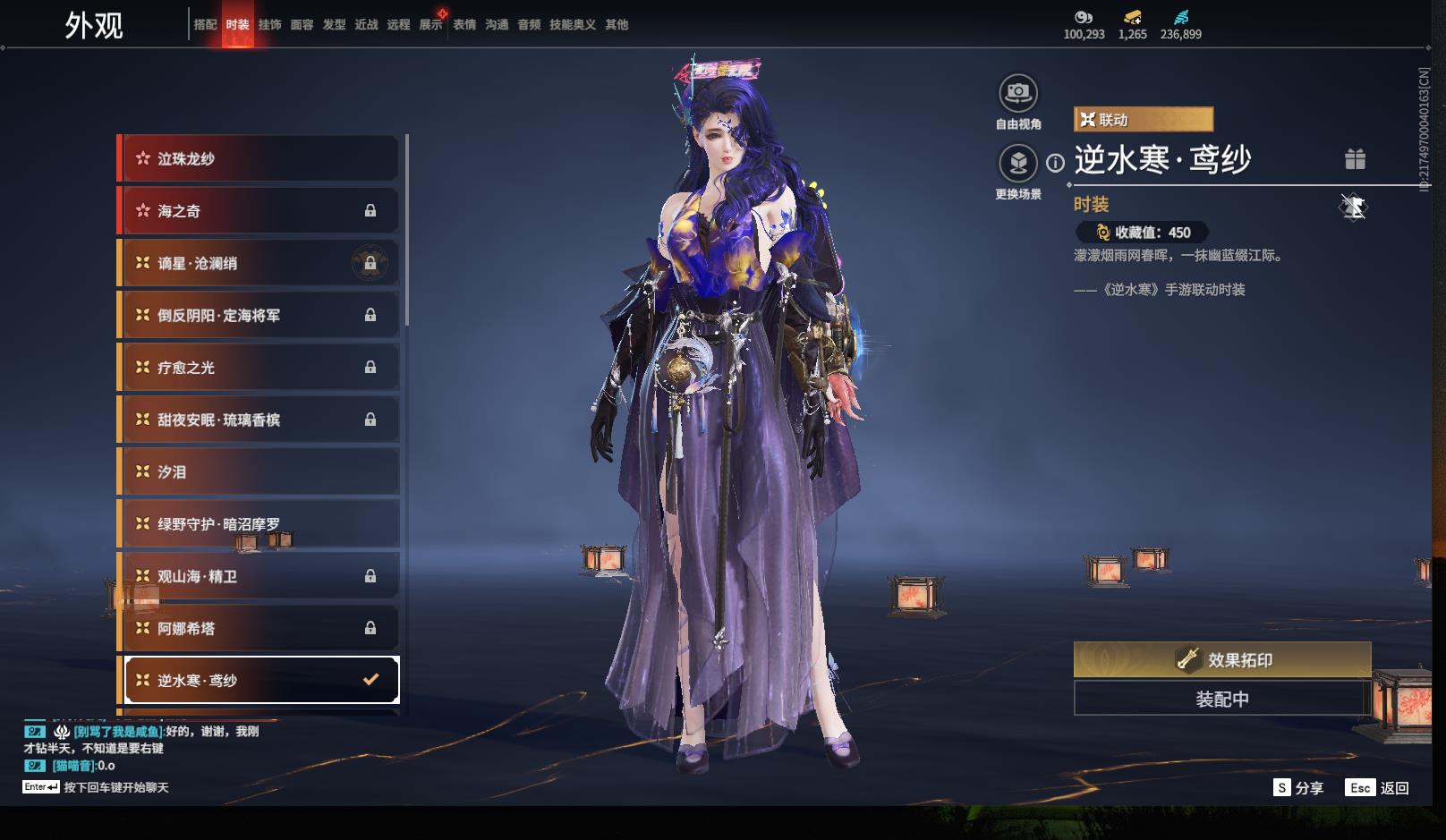Pick the 摘星·沧澜绡 outfit row
Image resolution: width=1446 pixels, height=840 pixels.
click(x=259, y=263)
